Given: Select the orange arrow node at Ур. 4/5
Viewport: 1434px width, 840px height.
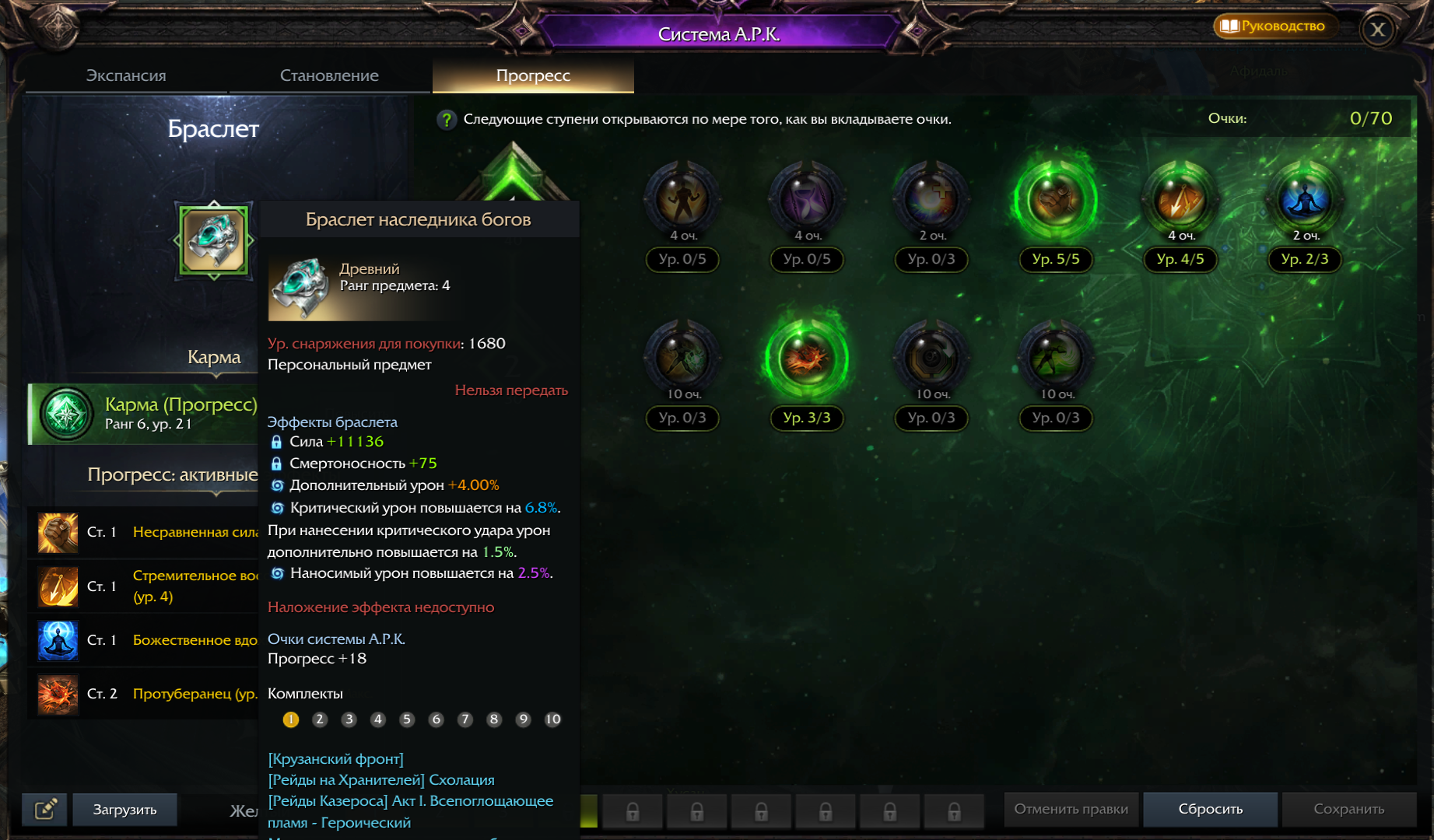Looking at the screenshot, I should pos(1180,201).
